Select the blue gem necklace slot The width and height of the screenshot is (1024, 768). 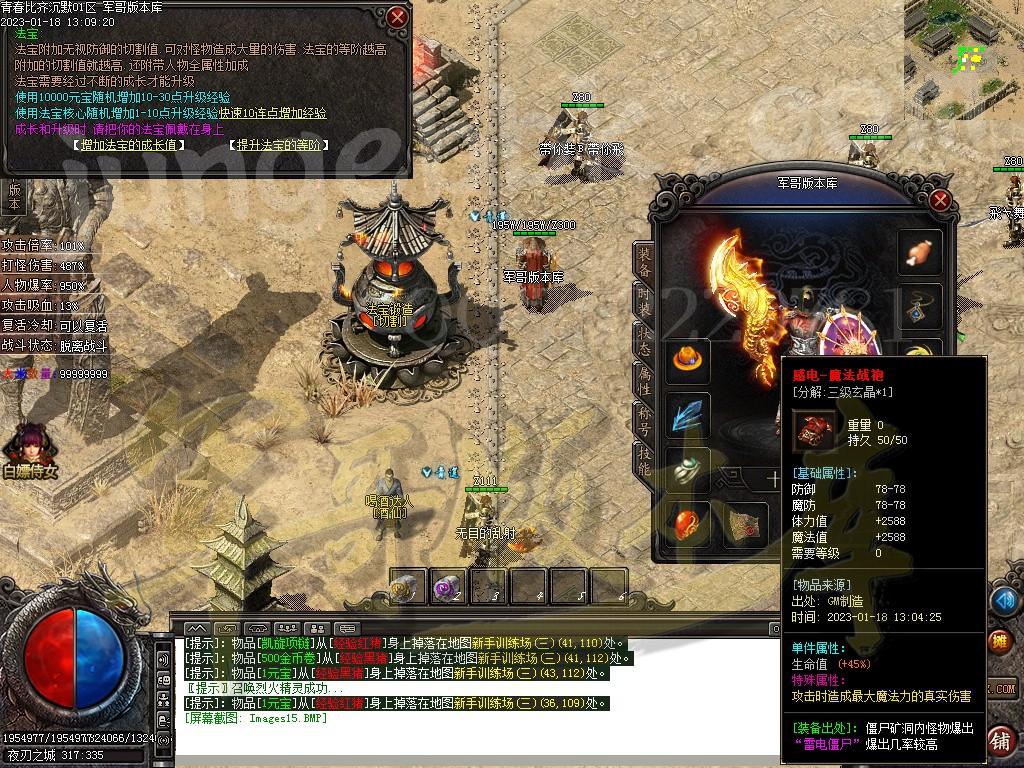[920, 307]
